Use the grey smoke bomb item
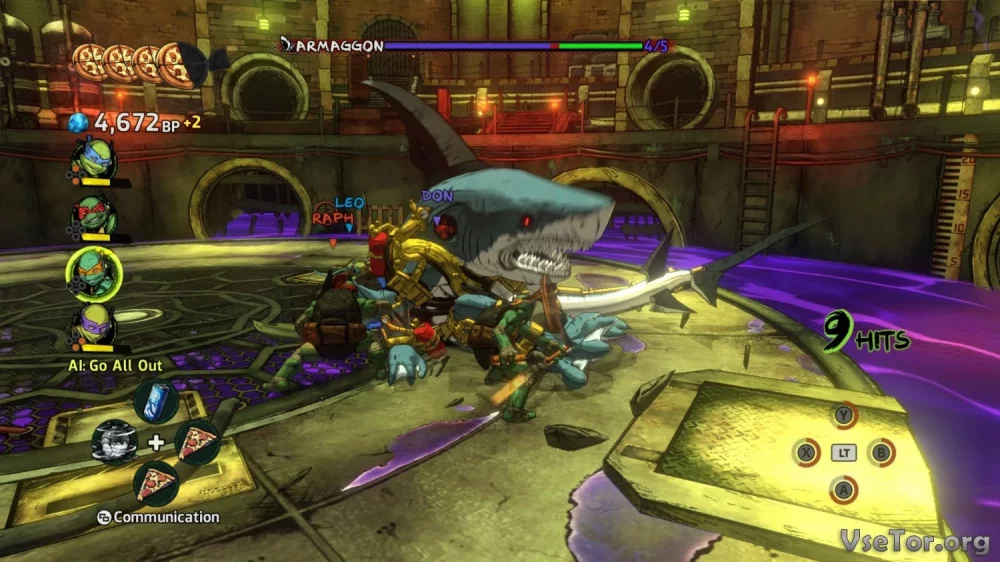1000x562 pixels. tap(114, 441)
